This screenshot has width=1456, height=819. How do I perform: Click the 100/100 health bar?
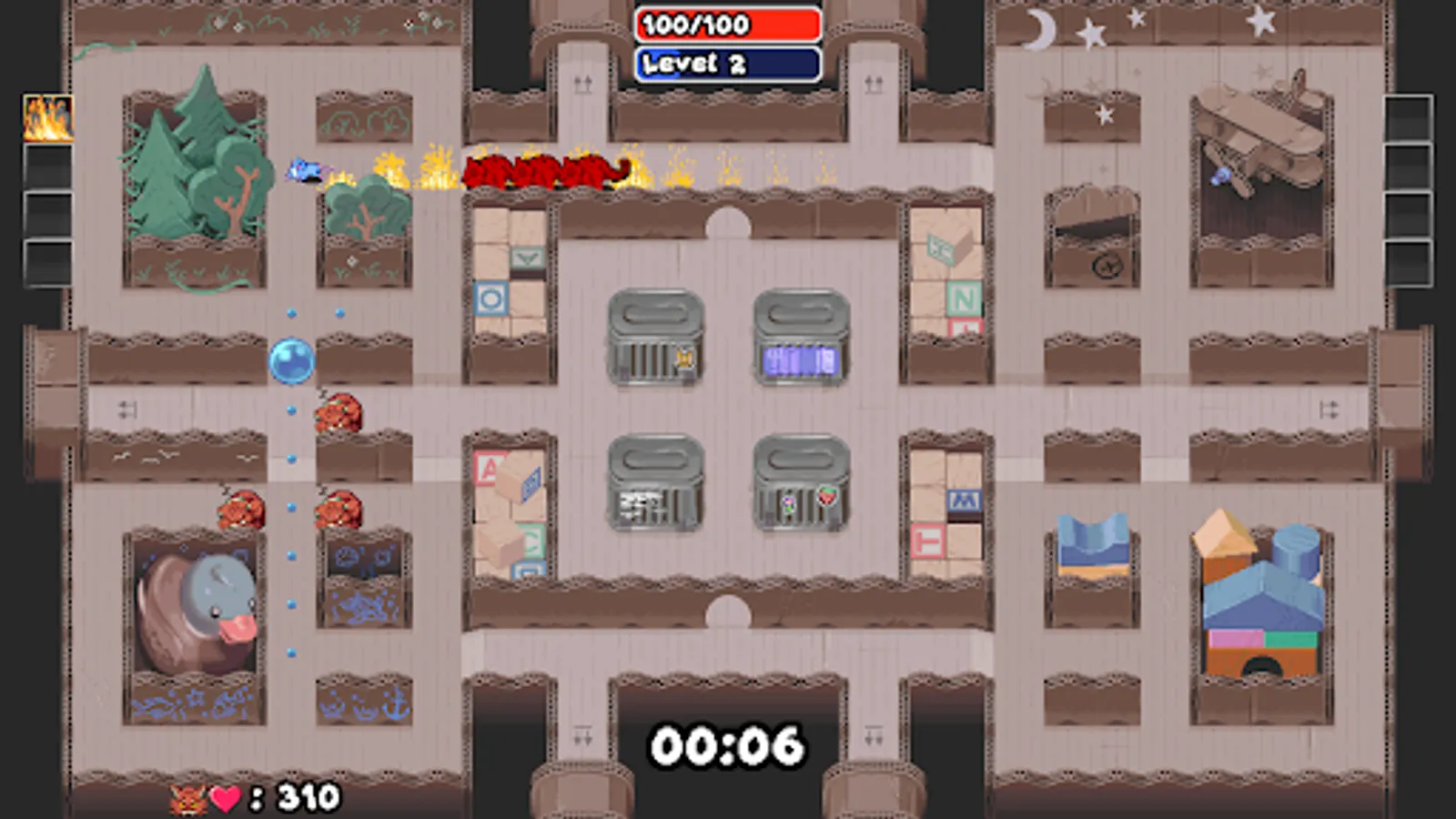[x=728, y=25]
